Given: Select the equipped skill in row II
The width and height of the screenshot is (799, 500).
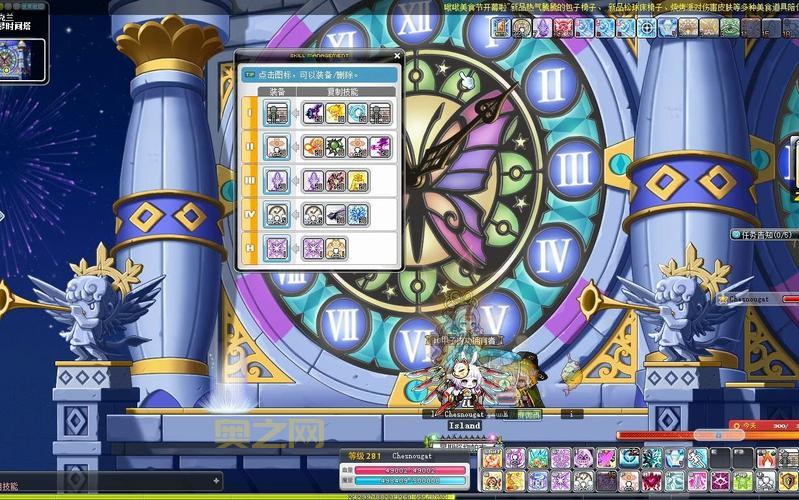Looking at the screenshot, I should (x=277, y=147).
